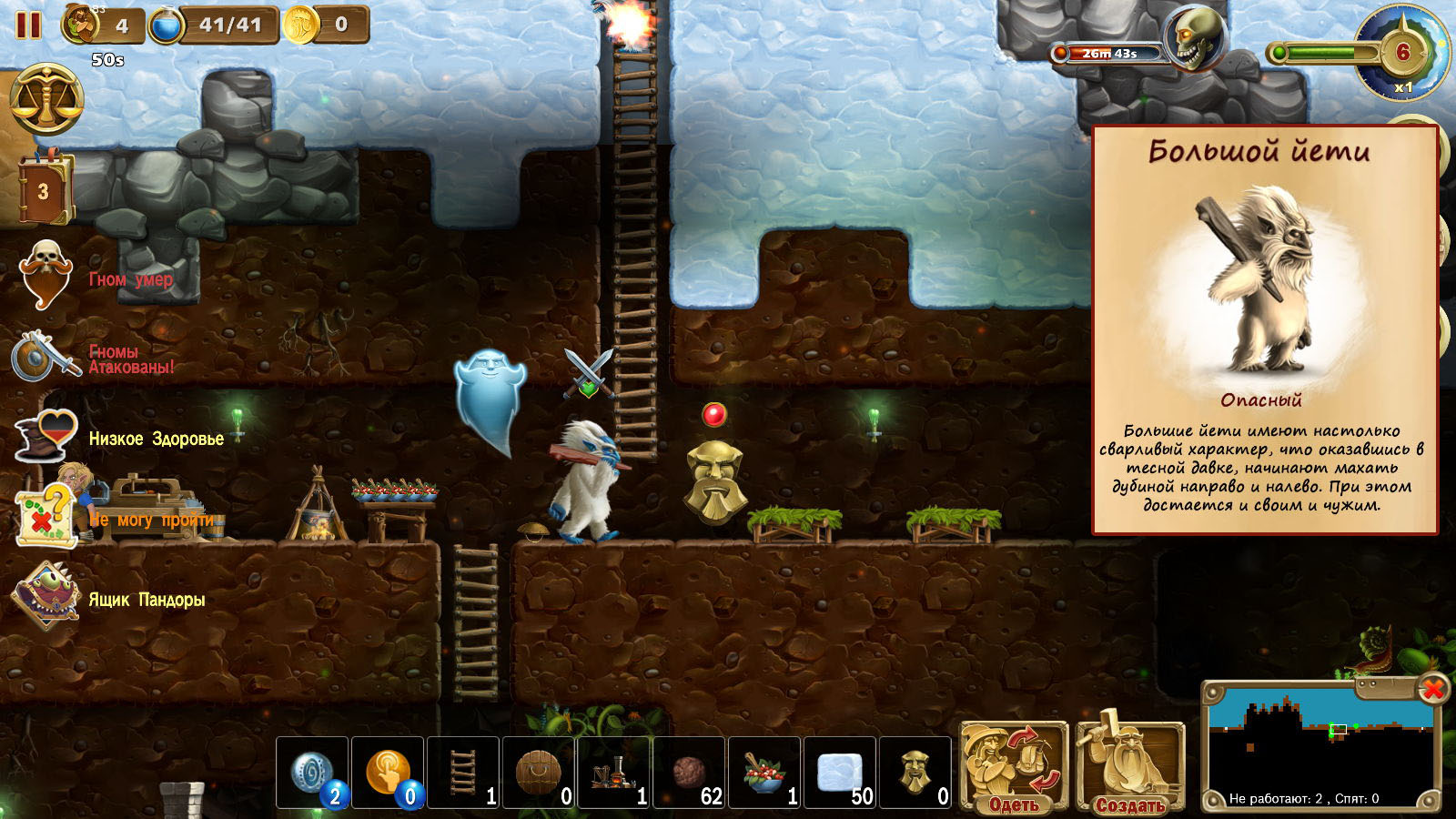Select the round wooden hatch slot
This screenshot has width=1456, height=819.
[539, 773]
